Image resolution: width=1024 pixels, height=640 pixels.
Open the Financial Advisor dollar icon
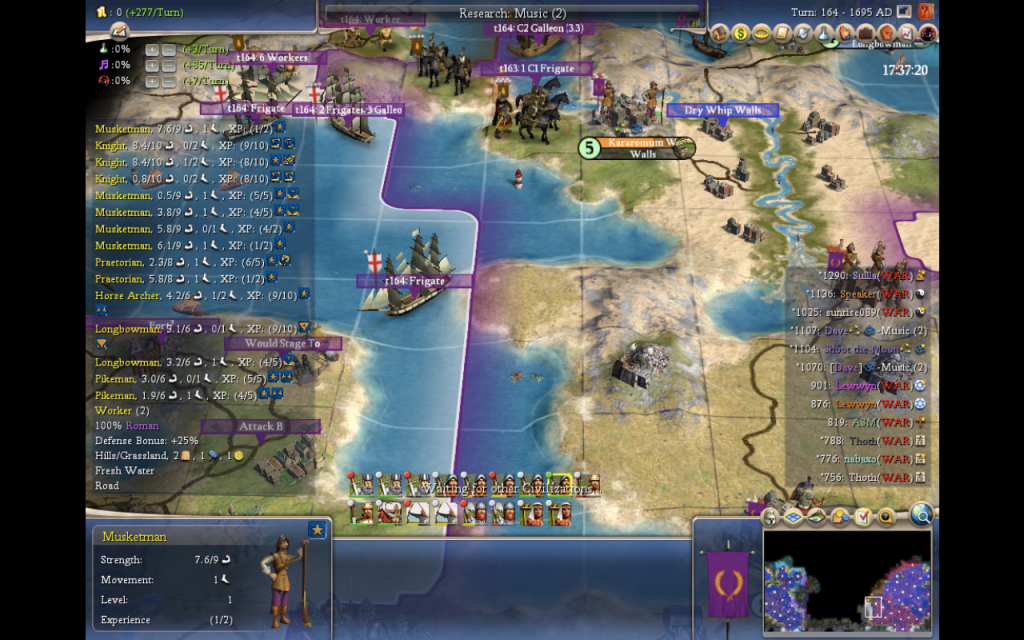[741, 33]
